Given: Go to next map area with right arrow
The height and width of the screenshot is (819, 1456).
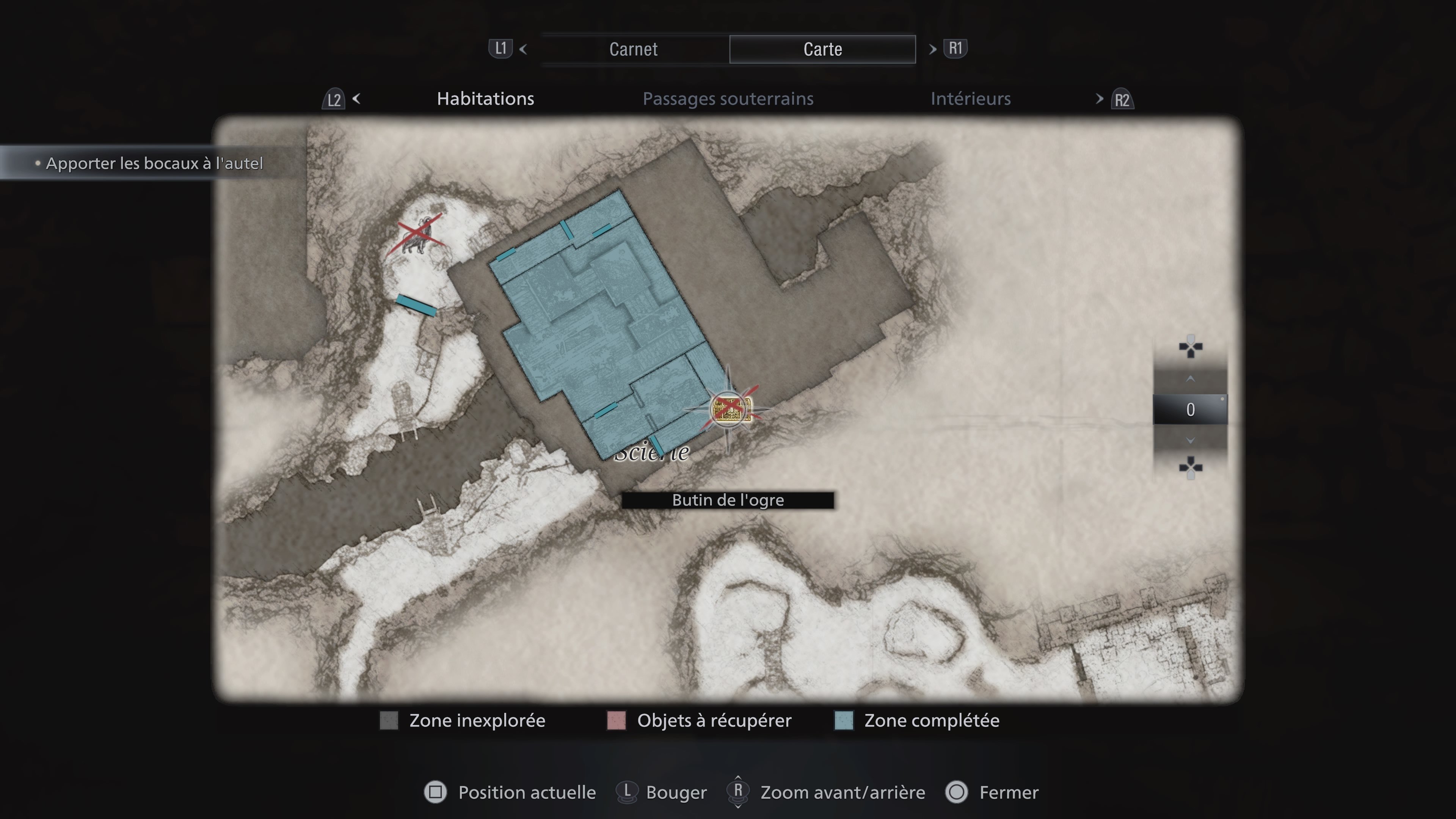Looking at the screenshot, I should 1099,99.
